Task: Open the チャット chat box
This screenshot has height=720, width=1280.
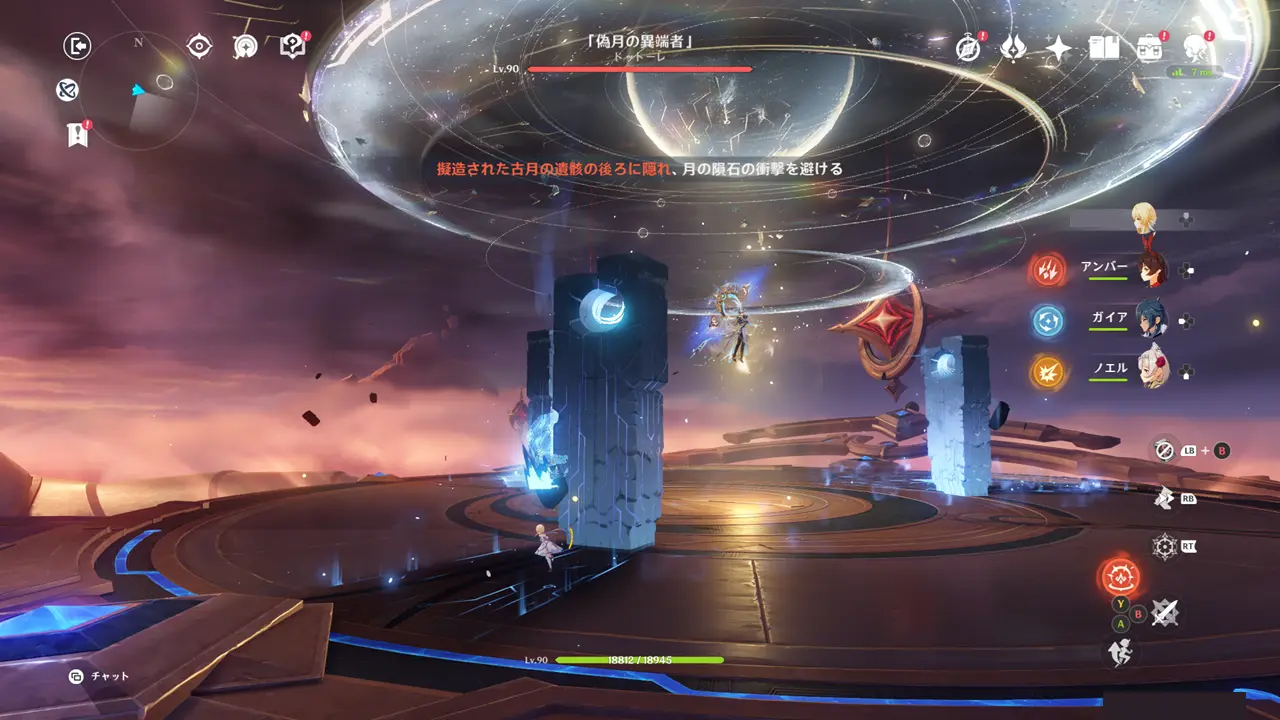Action: point(100,677)
